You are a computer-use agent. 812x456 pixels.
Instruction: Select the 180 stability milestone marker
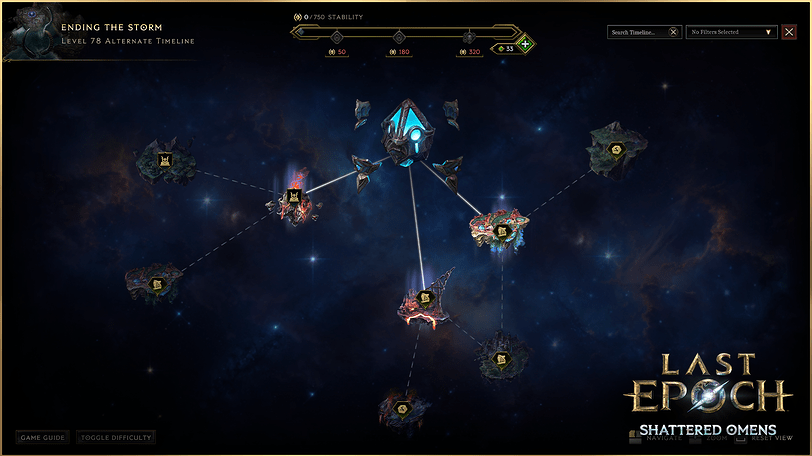[399, 38]
